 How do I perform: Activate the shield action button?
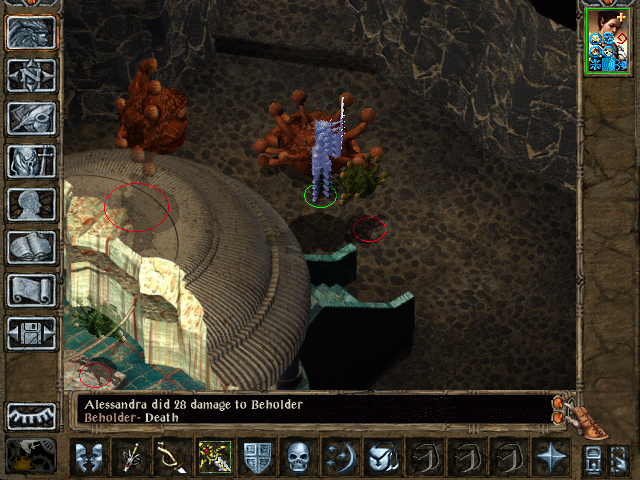click(257, 458)
